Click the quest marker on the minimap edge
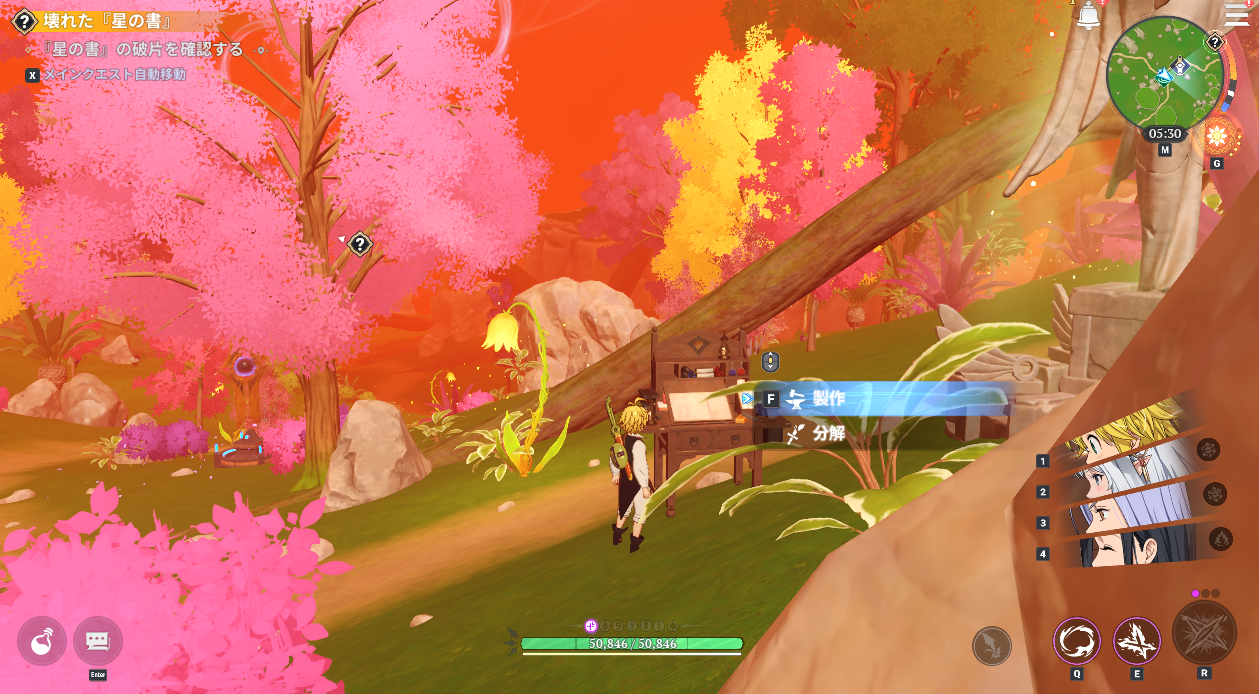 pos(1214,42)
